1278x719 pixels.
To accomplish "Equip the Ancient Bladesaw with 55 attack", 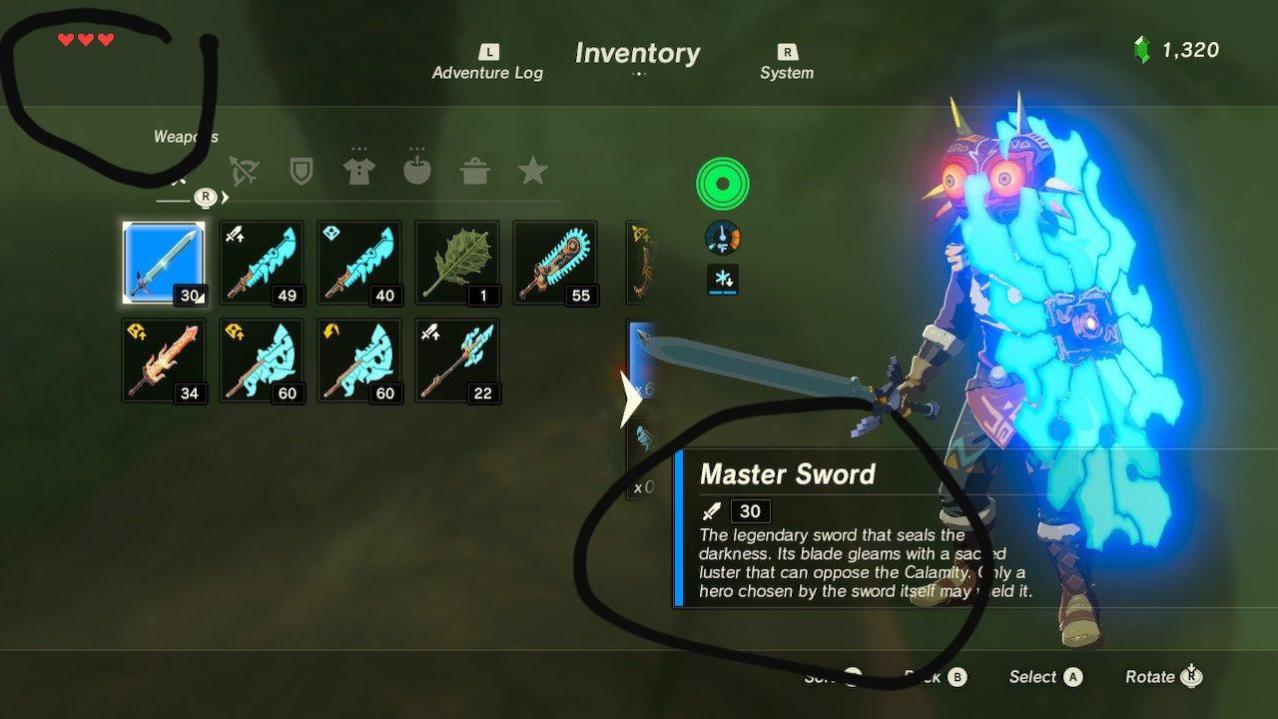I will (555, 263).
